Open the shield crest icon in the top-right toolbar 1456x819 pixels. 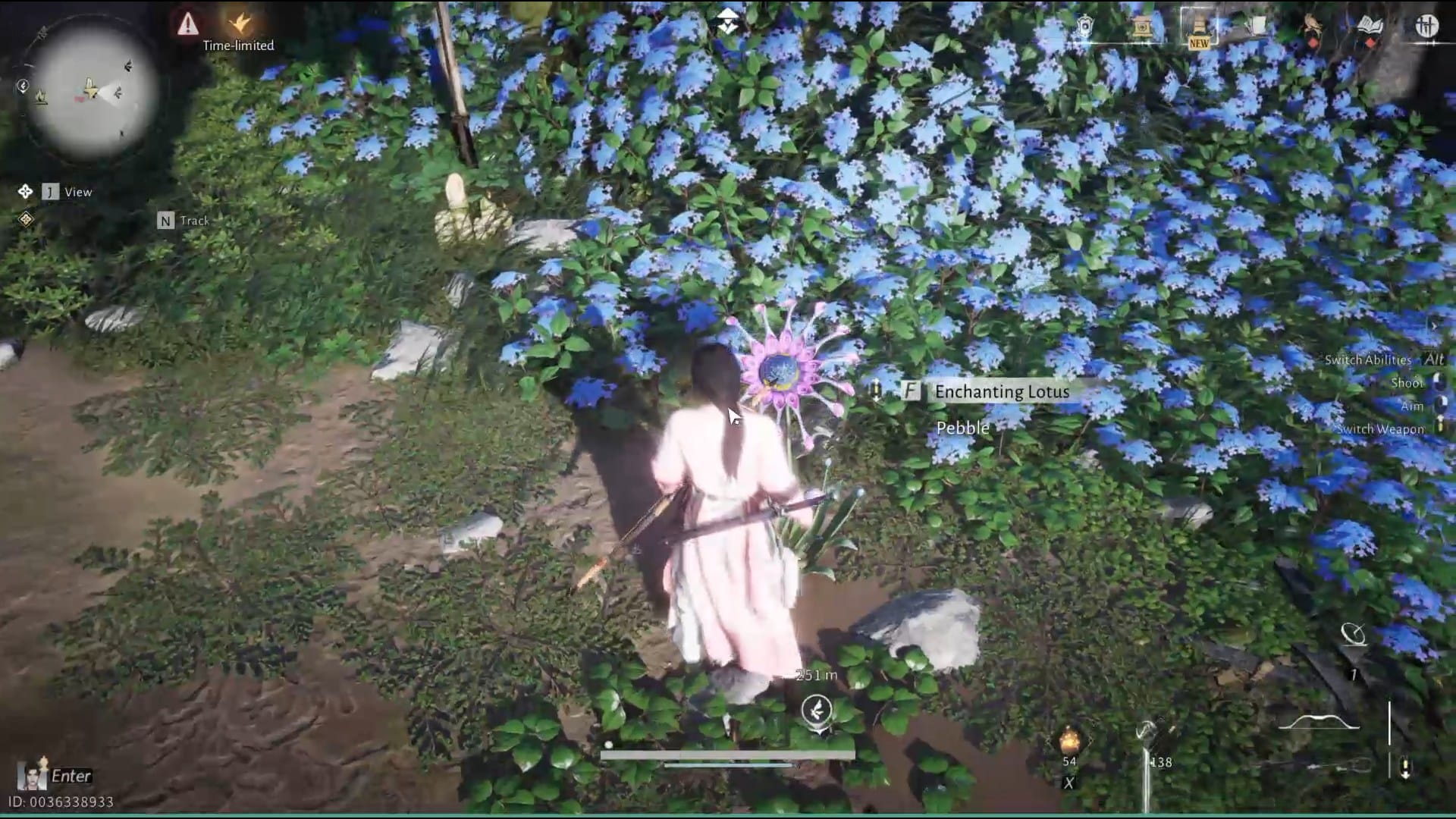(1084, 25)
